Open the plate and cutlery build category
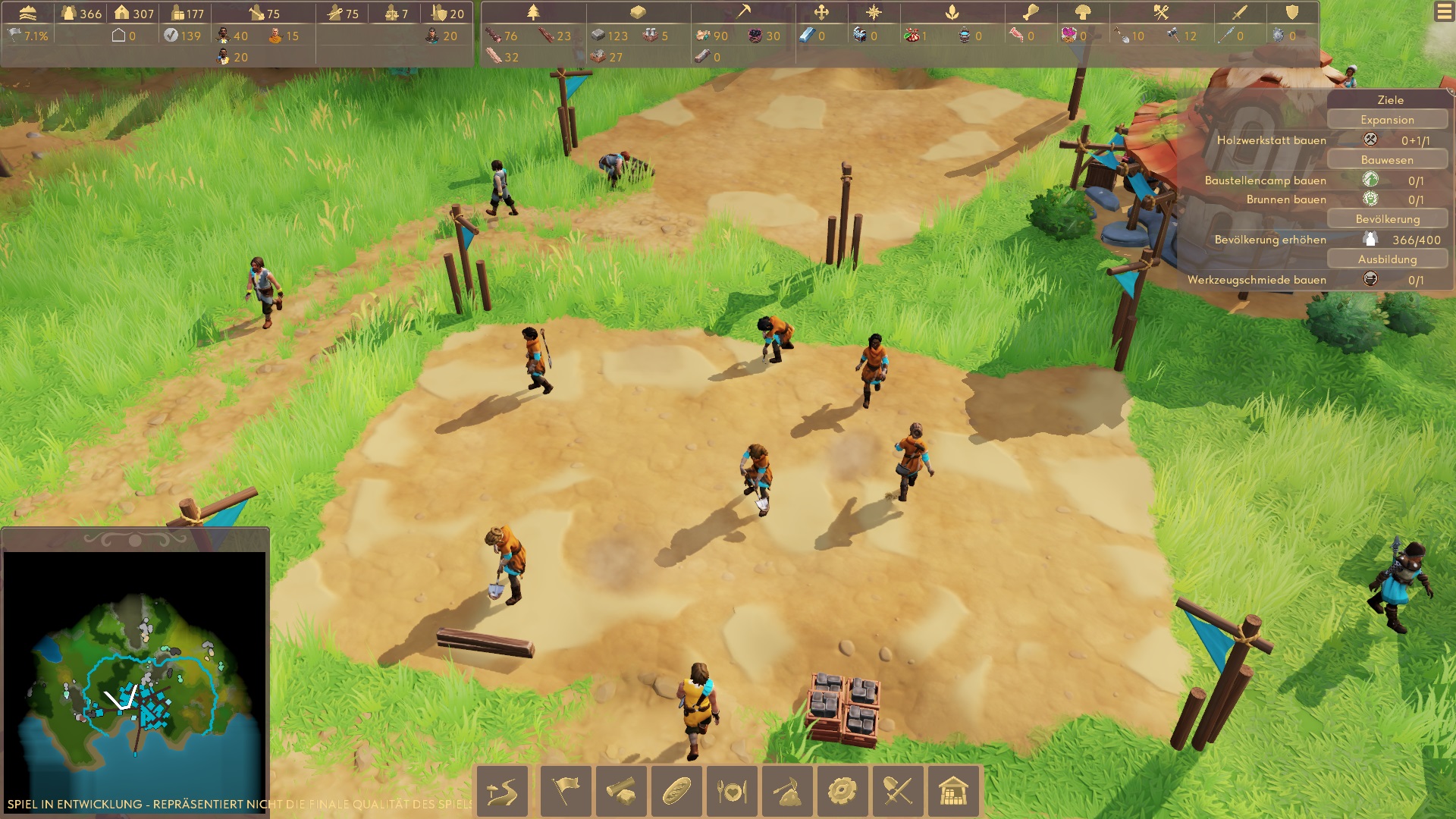 pos(732,791)
